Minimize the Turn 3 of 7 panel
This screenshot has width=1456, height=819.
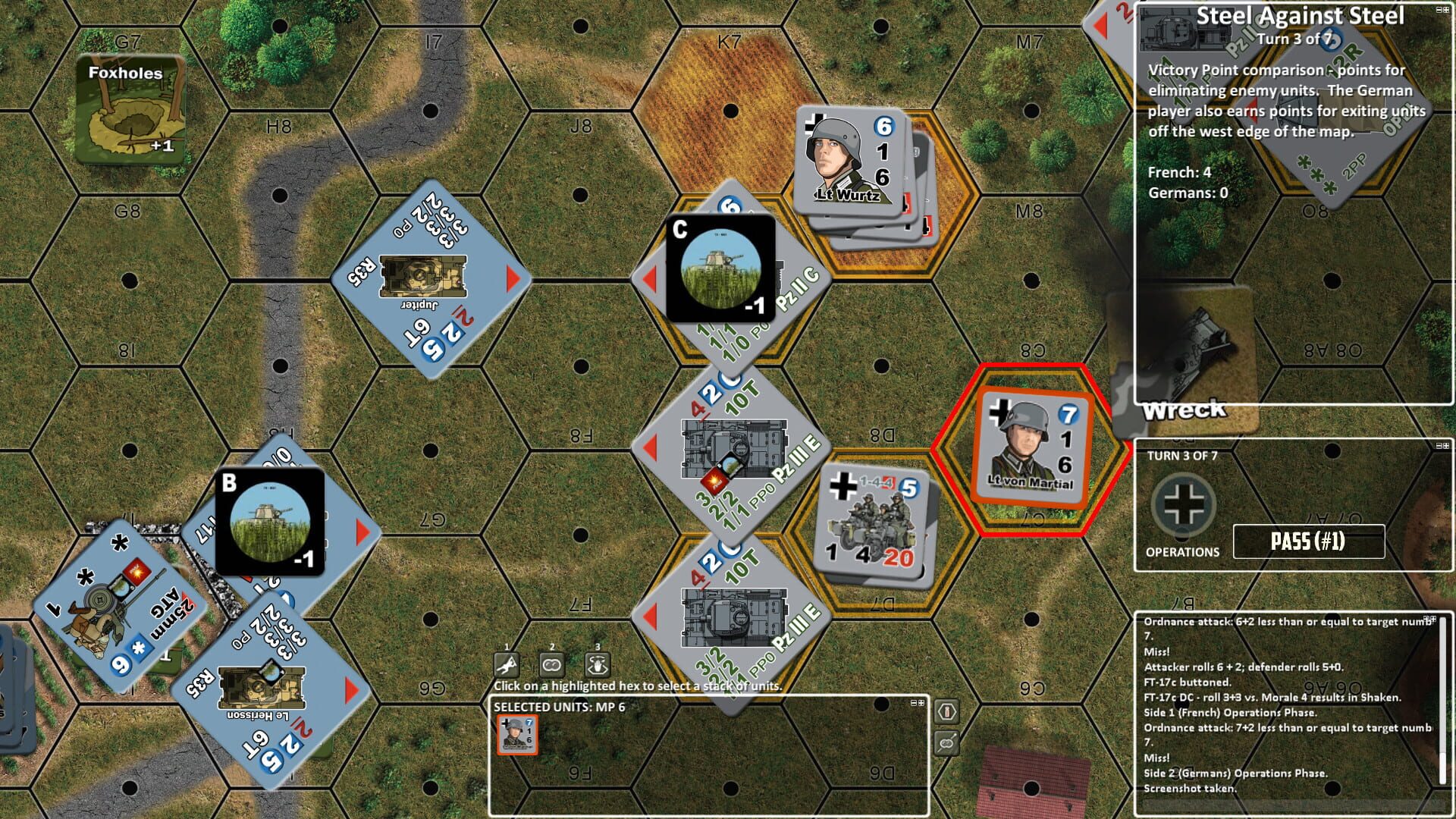[x=1438, y=446]
